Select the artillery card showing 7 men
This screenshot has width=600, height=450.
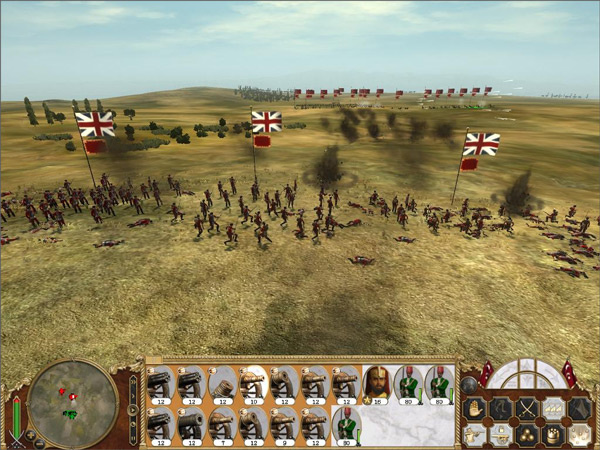tap(221, 424)
